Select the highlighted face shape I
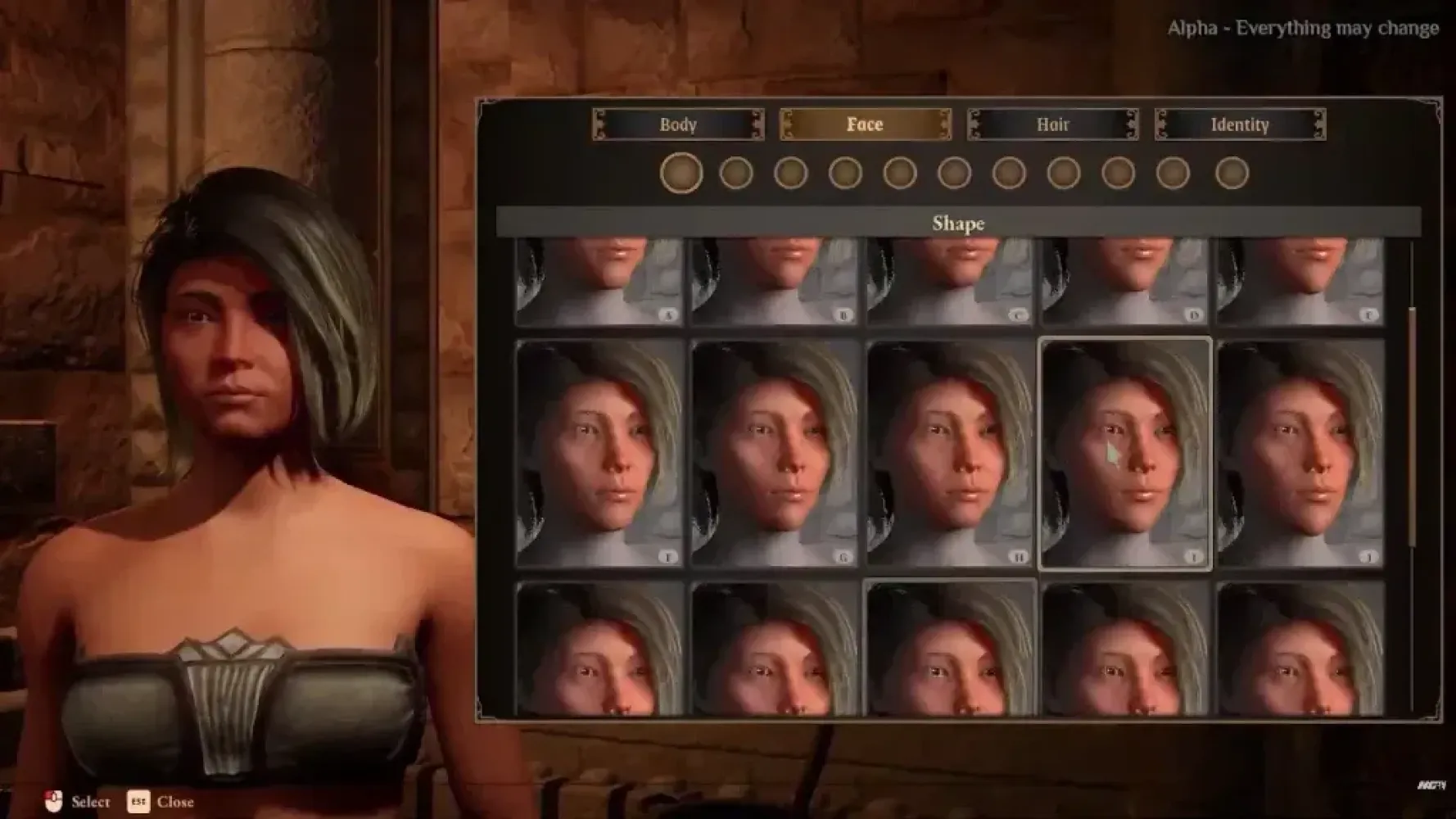Screen dimensions: 1456x819 pos(1125,453)
